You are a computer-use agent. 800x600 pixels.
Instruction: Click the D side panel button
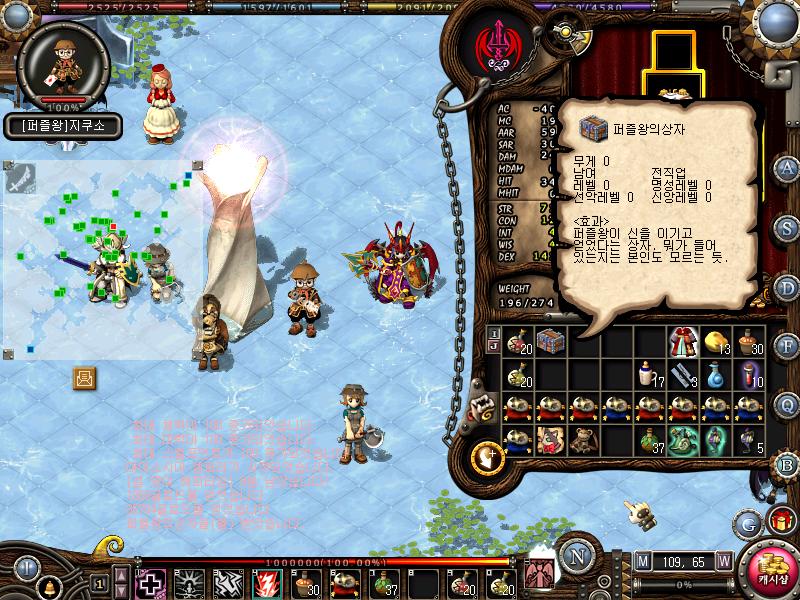(x=788, y=287)
